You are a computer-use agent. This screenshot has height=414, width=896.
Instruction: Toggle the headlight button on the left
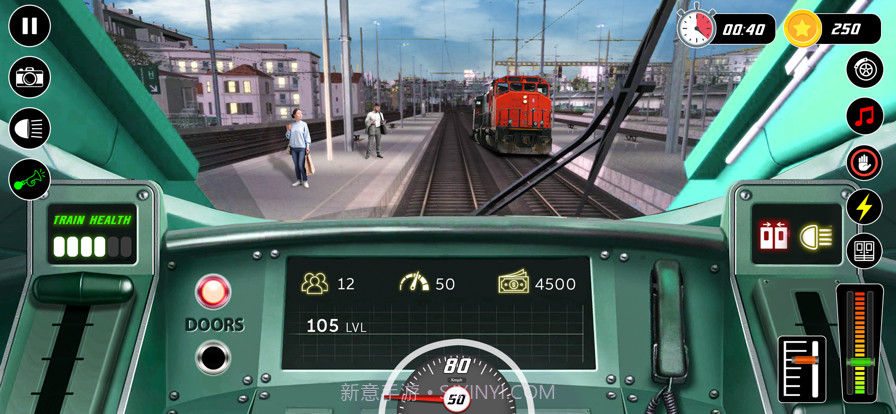coord(30,128)
